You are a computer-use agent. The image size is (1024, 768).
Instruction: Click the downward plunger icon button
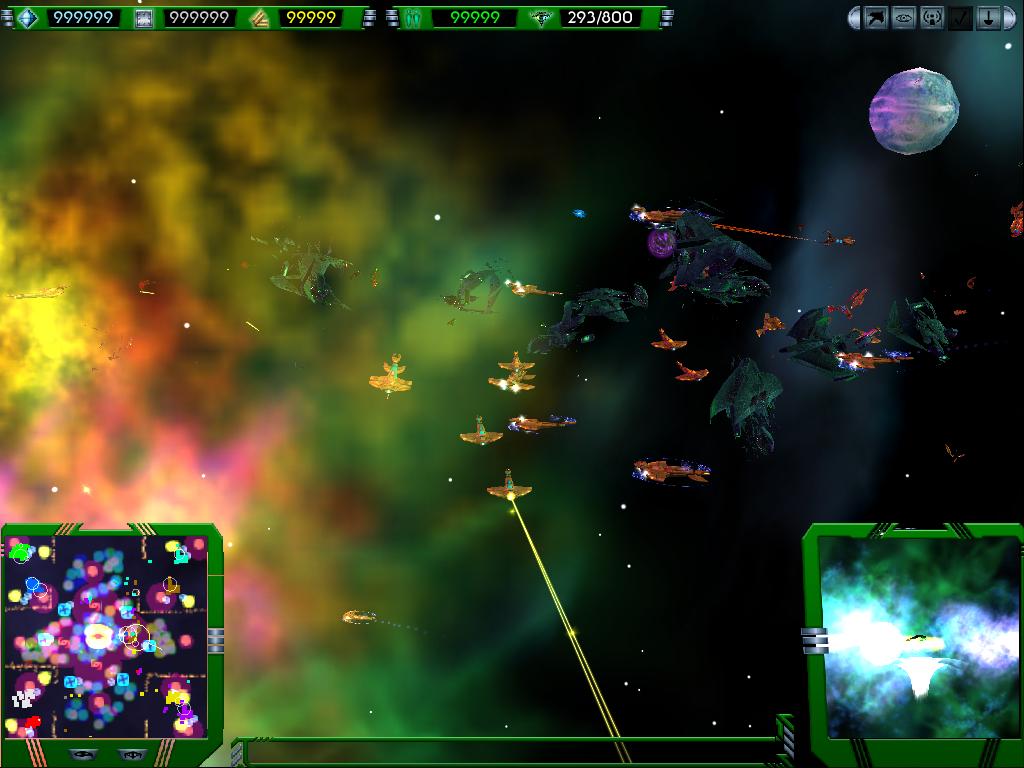coord(988,18)
